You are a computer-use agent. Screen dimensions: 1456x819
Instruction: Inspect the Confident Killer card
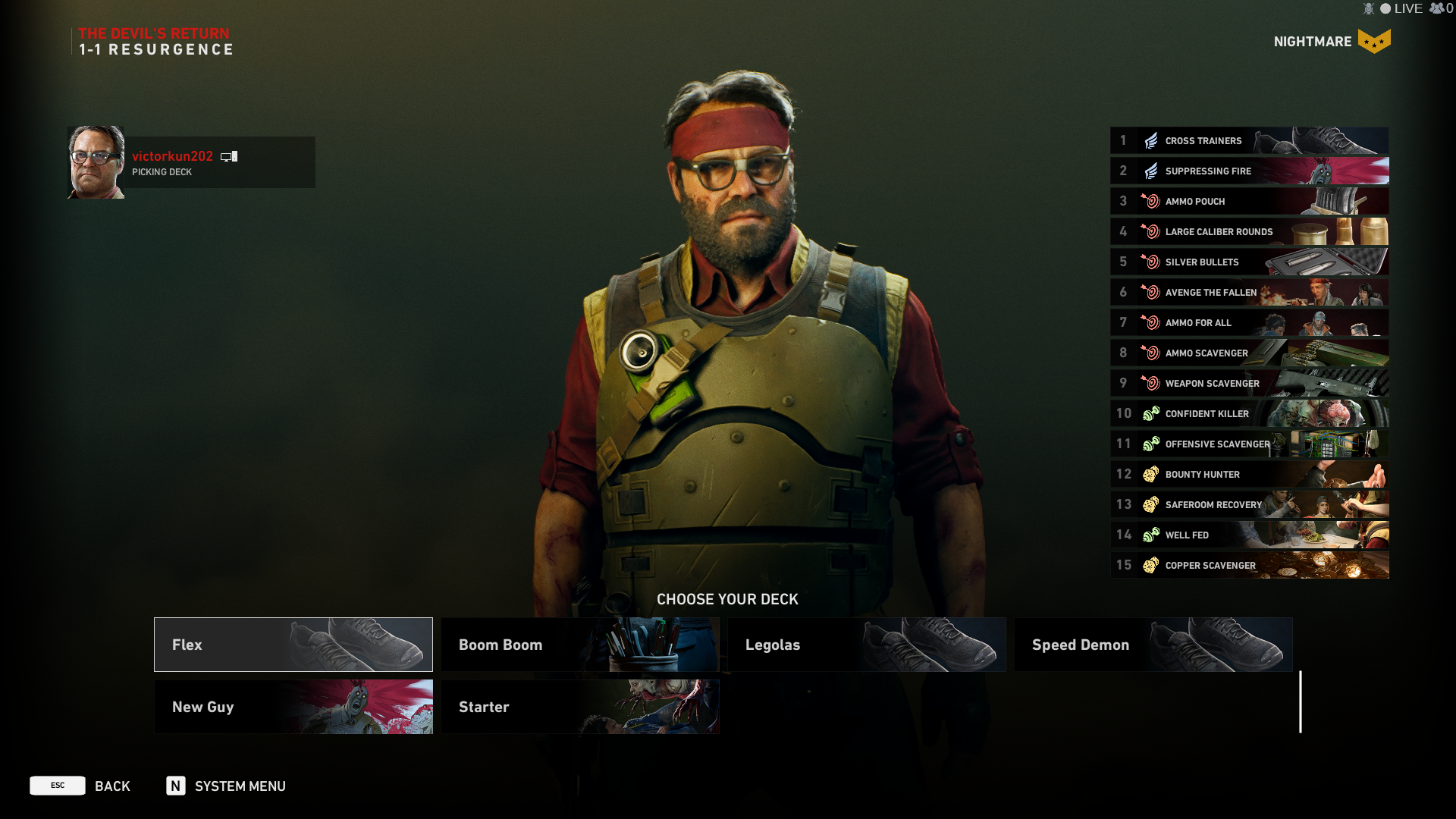(1249, 413)
